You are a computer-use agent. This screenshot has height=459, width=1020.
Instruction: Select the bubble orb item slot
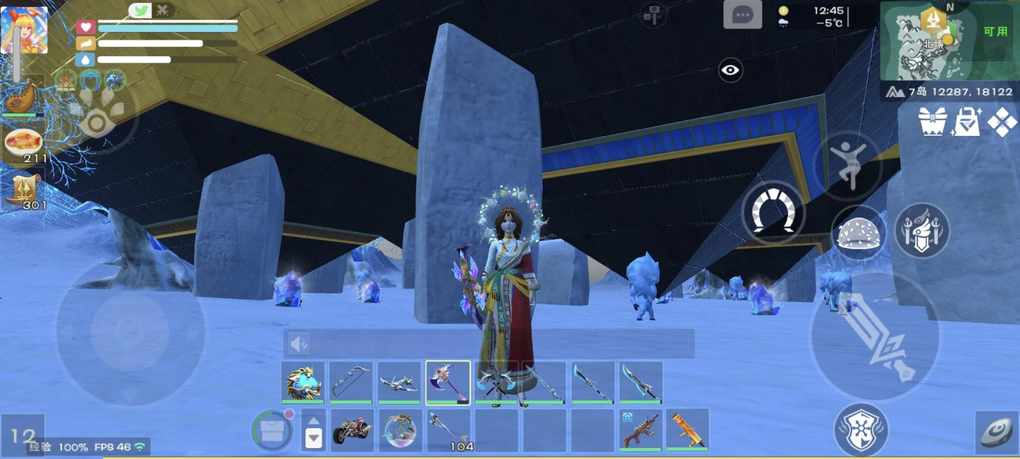tap(399, 430)
